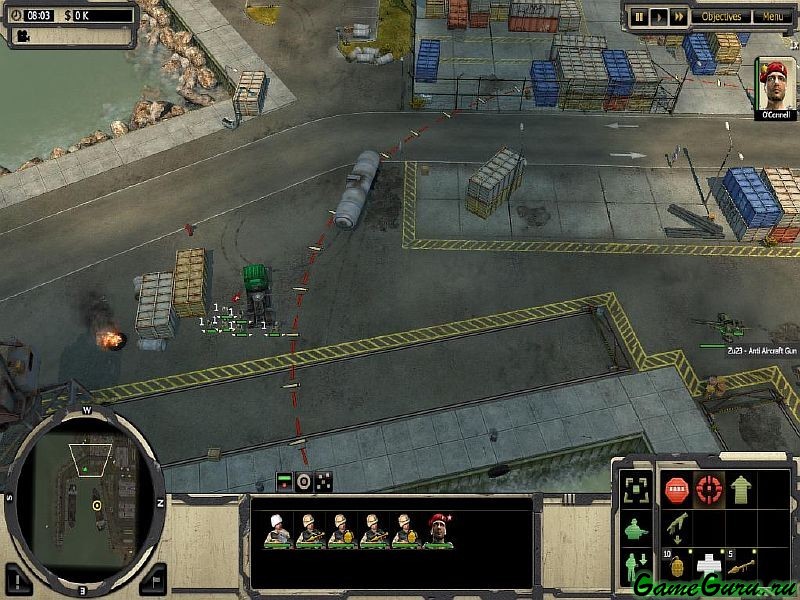Activate the red crosshair attack command
Image resolution: width=800 pixels, height=600 pixels.
pos(709,490)
